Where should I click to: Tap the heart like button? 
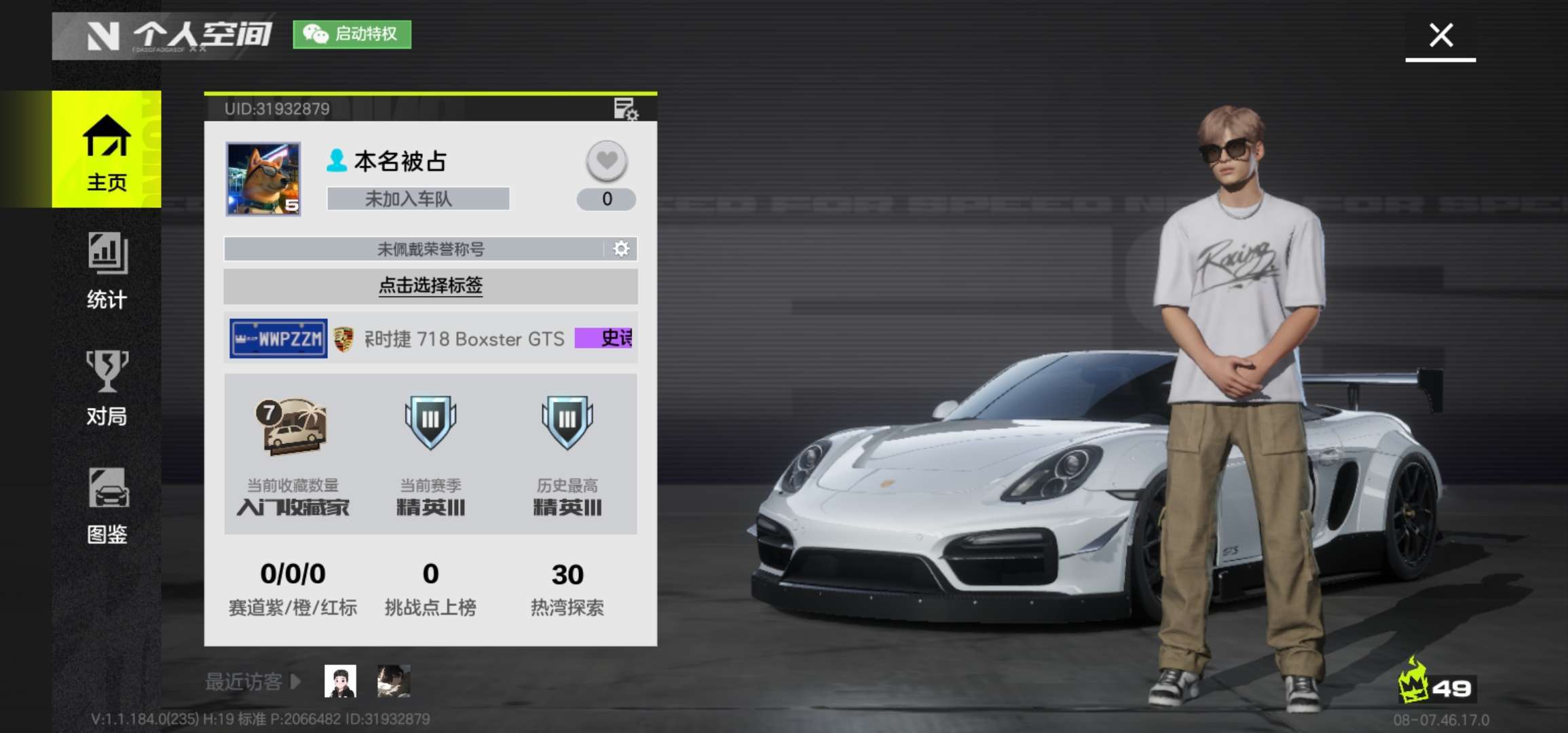pyautogui.click(x=606, y=161)
